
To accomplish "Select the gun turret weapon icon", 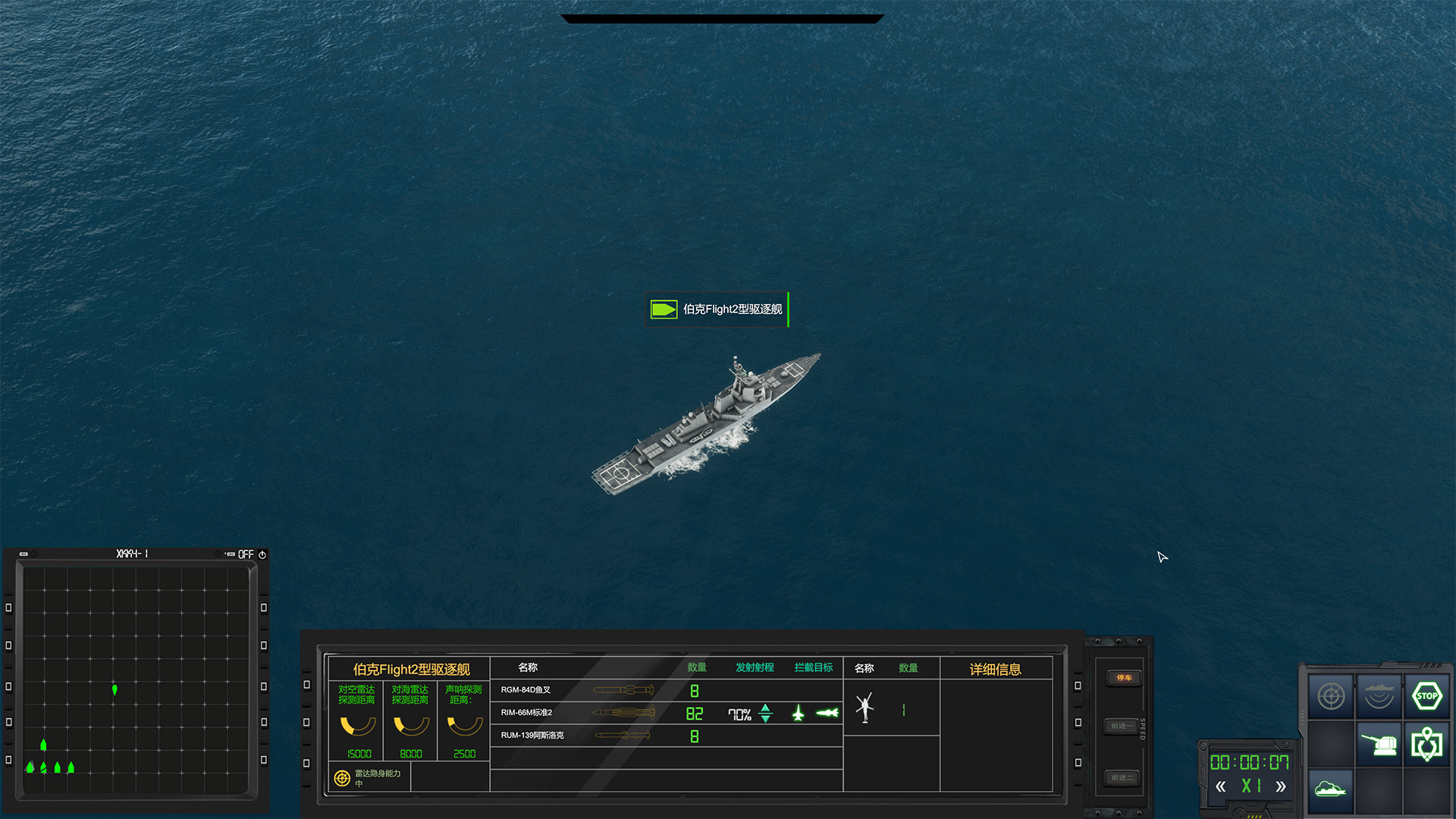I will [1379, 745].
